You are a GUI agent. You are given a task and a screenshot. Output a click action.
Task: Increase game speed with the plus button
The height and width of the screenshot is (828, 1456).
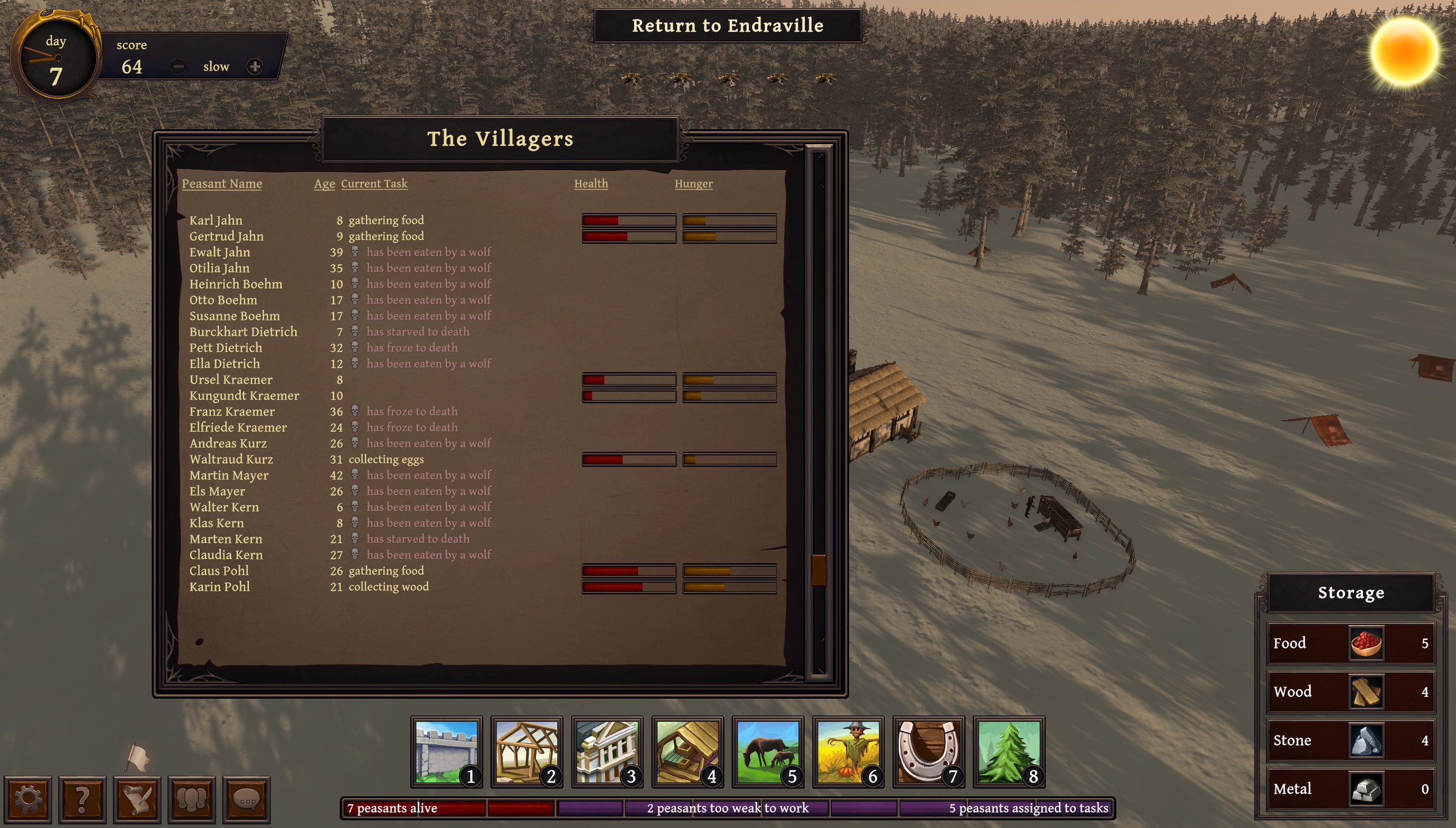254,66
